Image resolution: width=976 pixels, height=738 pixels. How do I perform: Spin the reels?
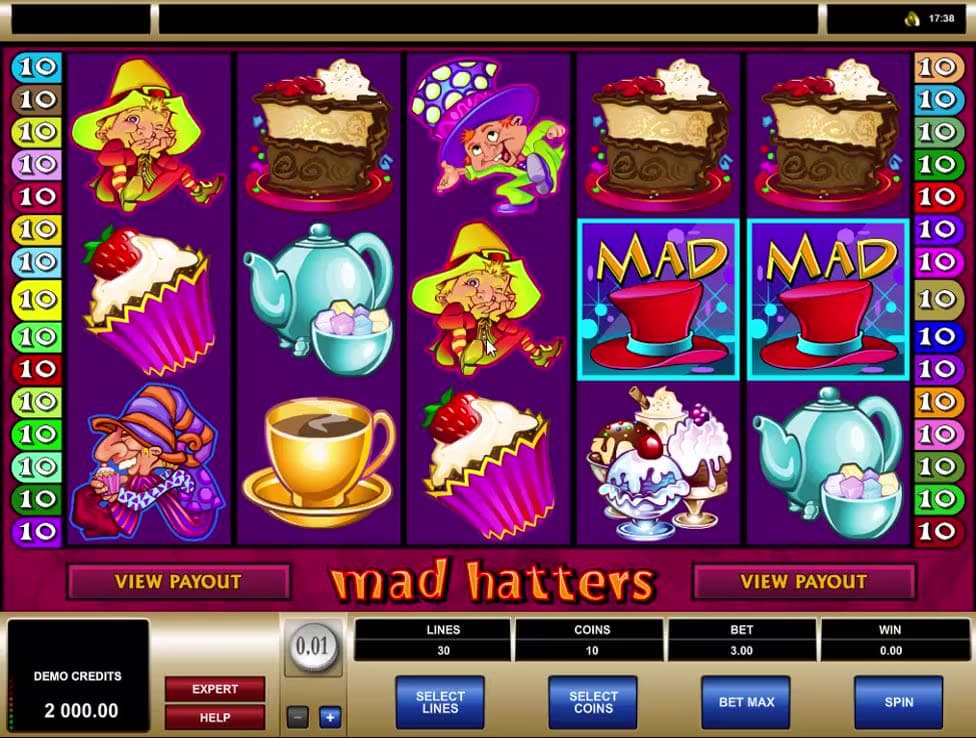tap(898, 702)
